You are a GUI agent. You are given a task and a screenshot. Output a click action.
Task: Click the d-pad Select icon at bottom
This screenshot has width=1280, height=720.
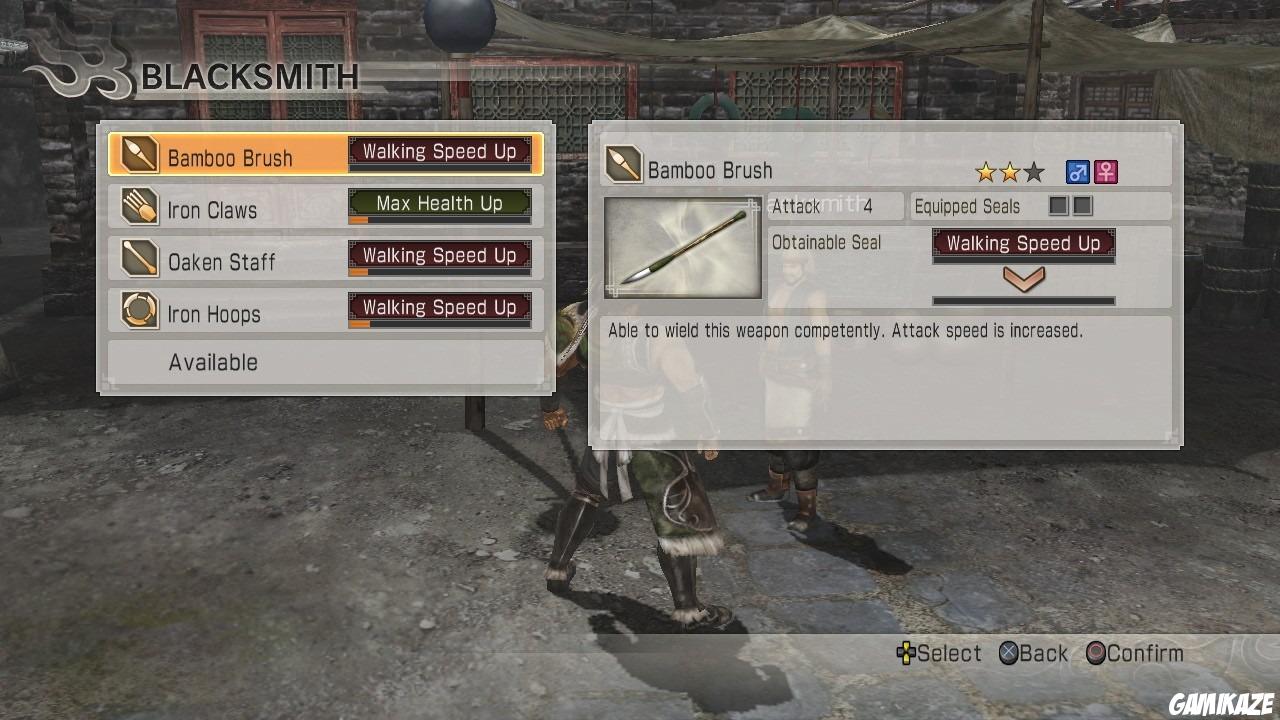click(x=906, y=653)
